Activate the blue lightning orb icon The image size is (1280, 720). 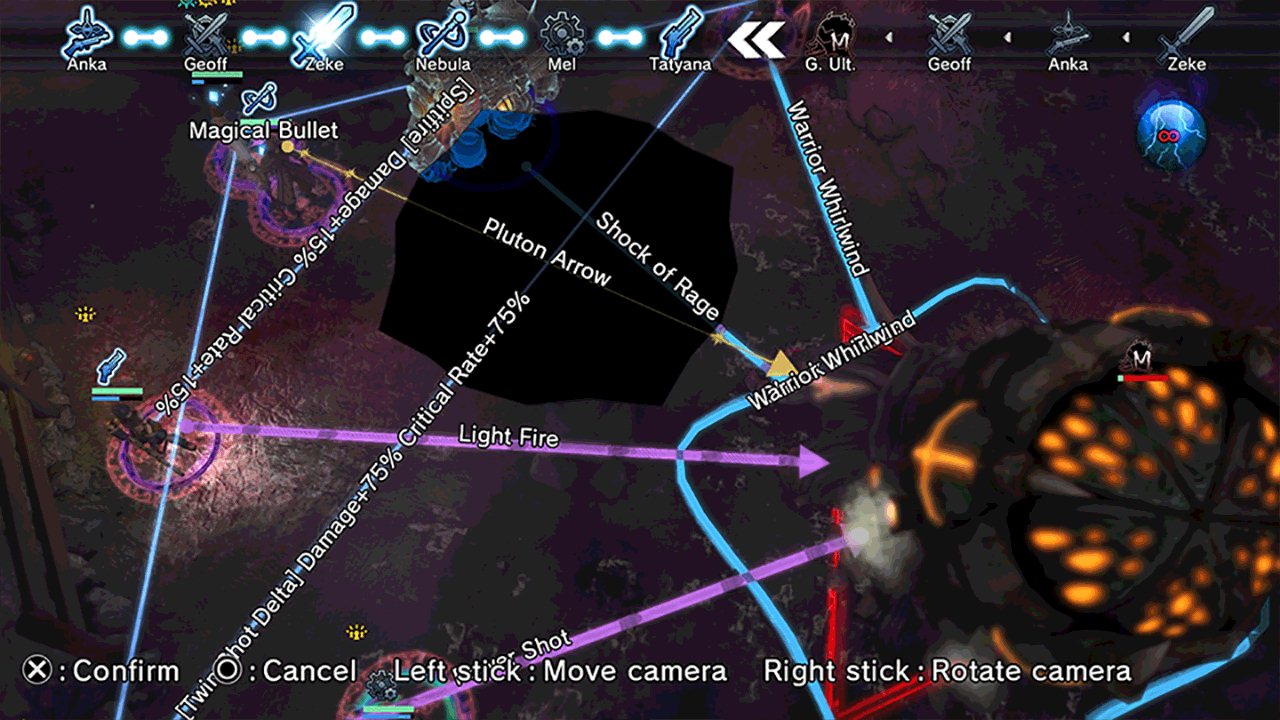1171,131
